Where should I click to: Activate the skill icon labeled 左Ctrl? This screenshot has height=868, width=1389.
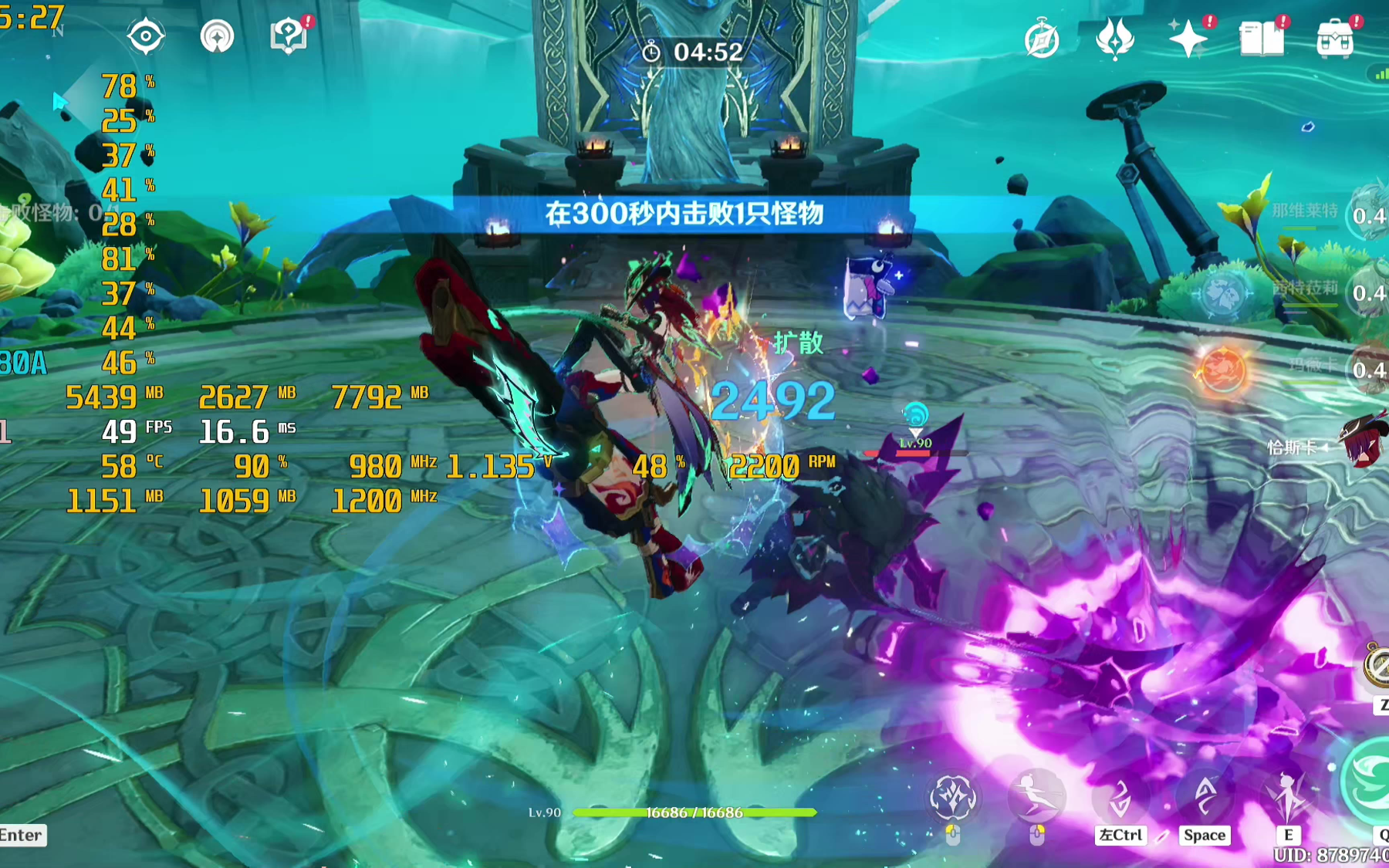(1120, 799)
